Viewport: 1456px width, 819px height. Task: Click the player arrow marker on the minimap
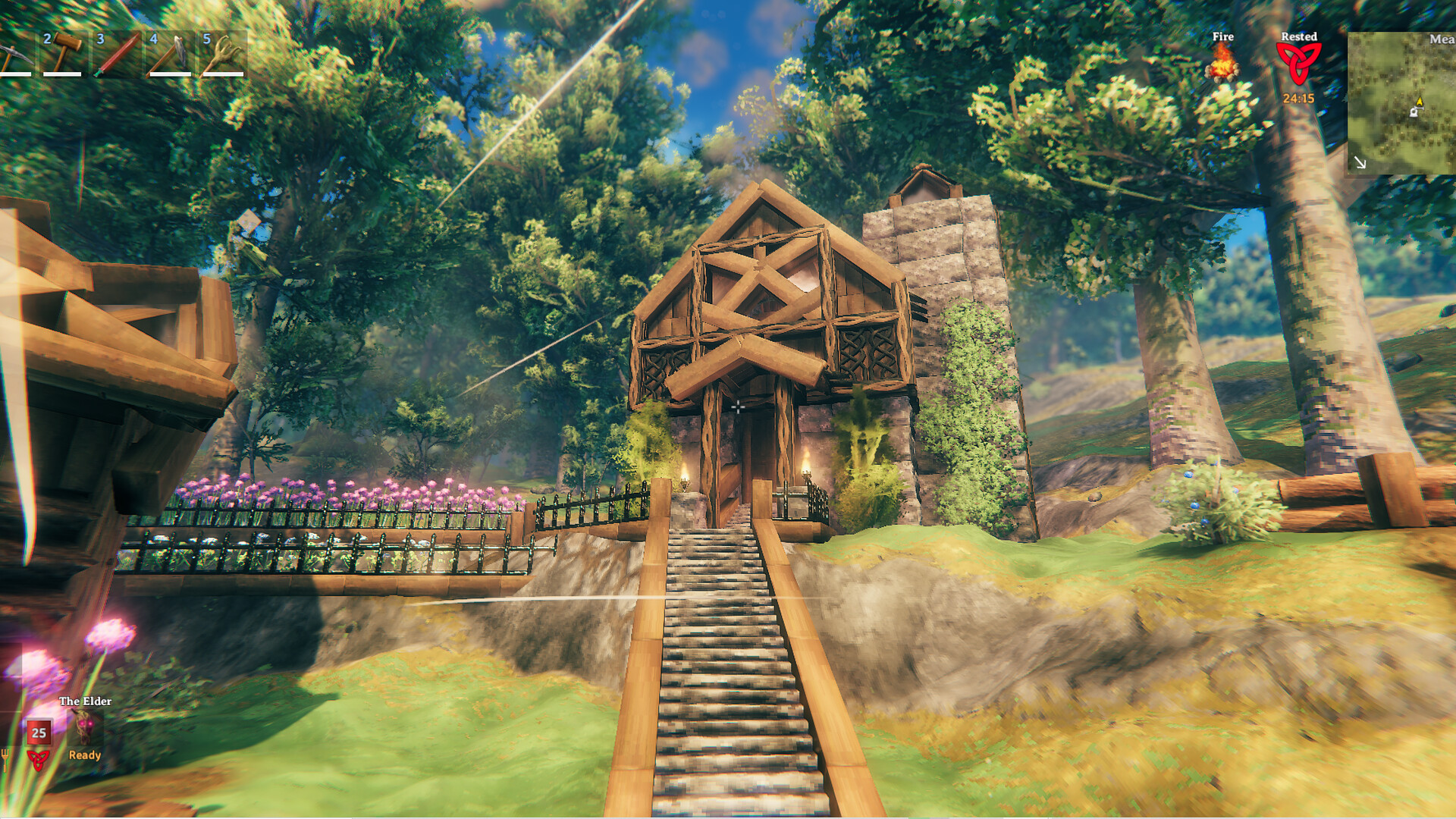1420,102
